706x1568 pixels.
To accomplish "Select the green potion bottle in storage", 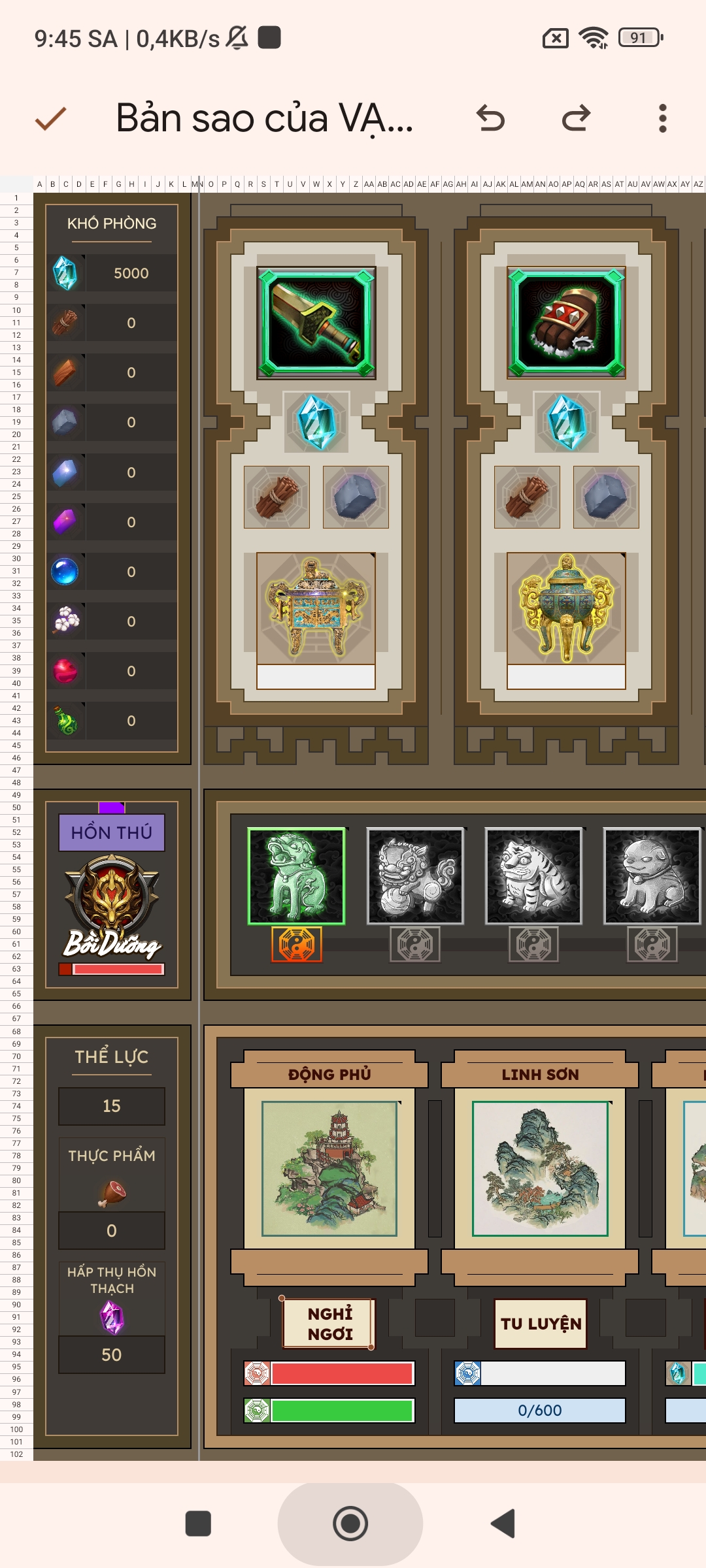I will tap(65, 721).
